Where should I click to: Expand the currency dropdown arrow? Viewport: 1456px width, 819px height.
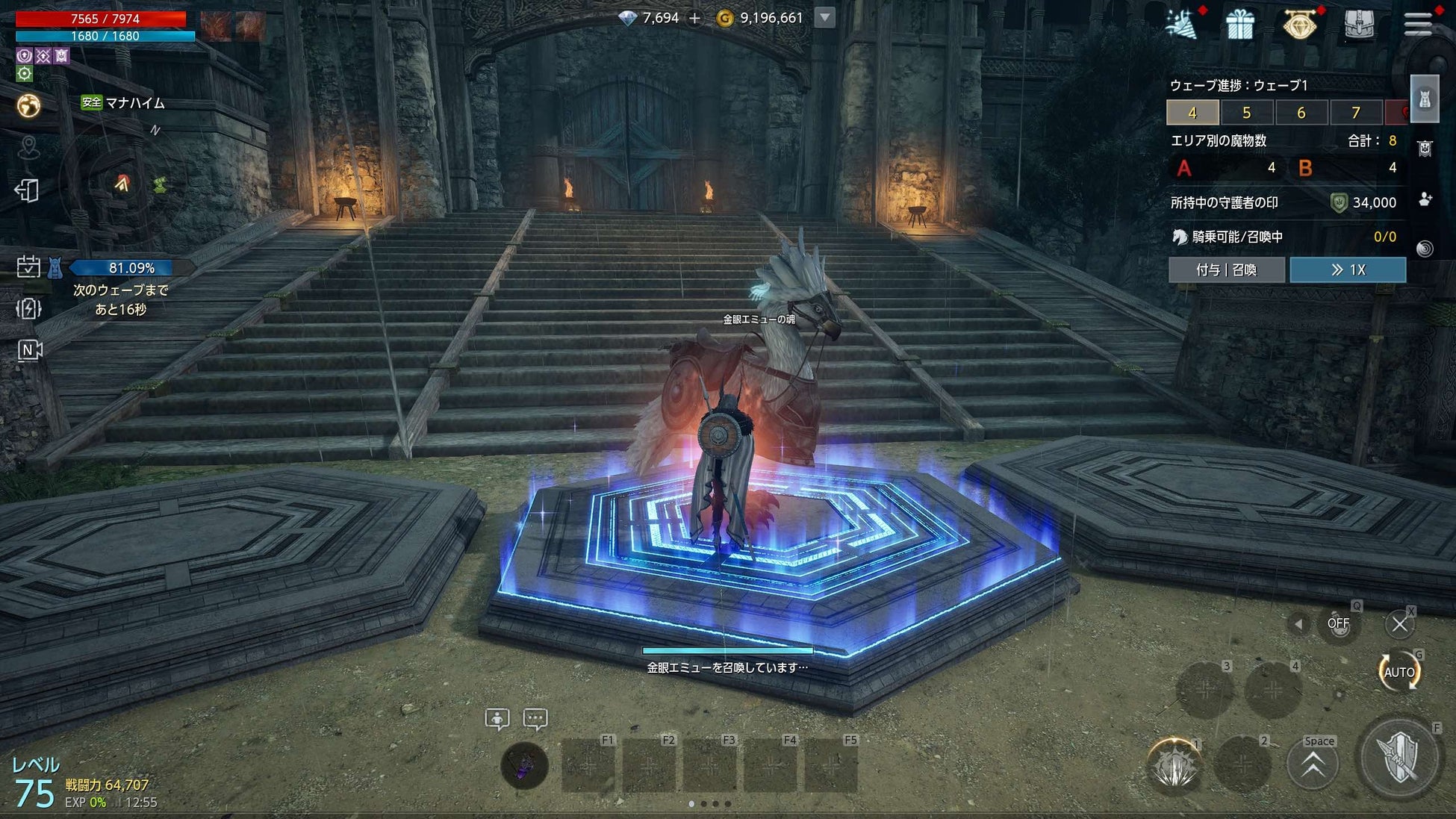(824, 17)
